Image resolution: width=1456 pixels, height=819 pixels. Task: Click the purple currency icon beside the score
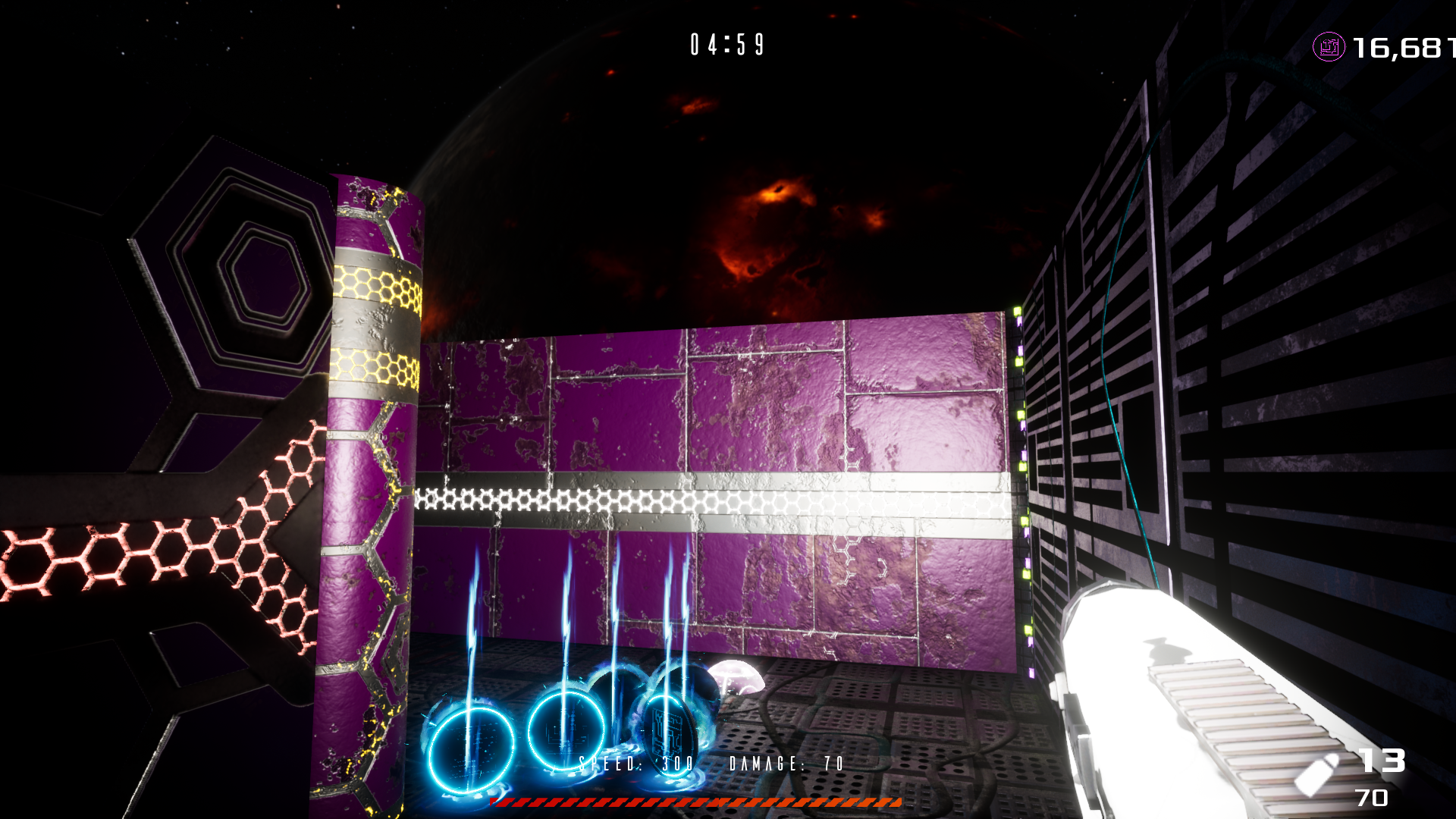click(1328, 47)
